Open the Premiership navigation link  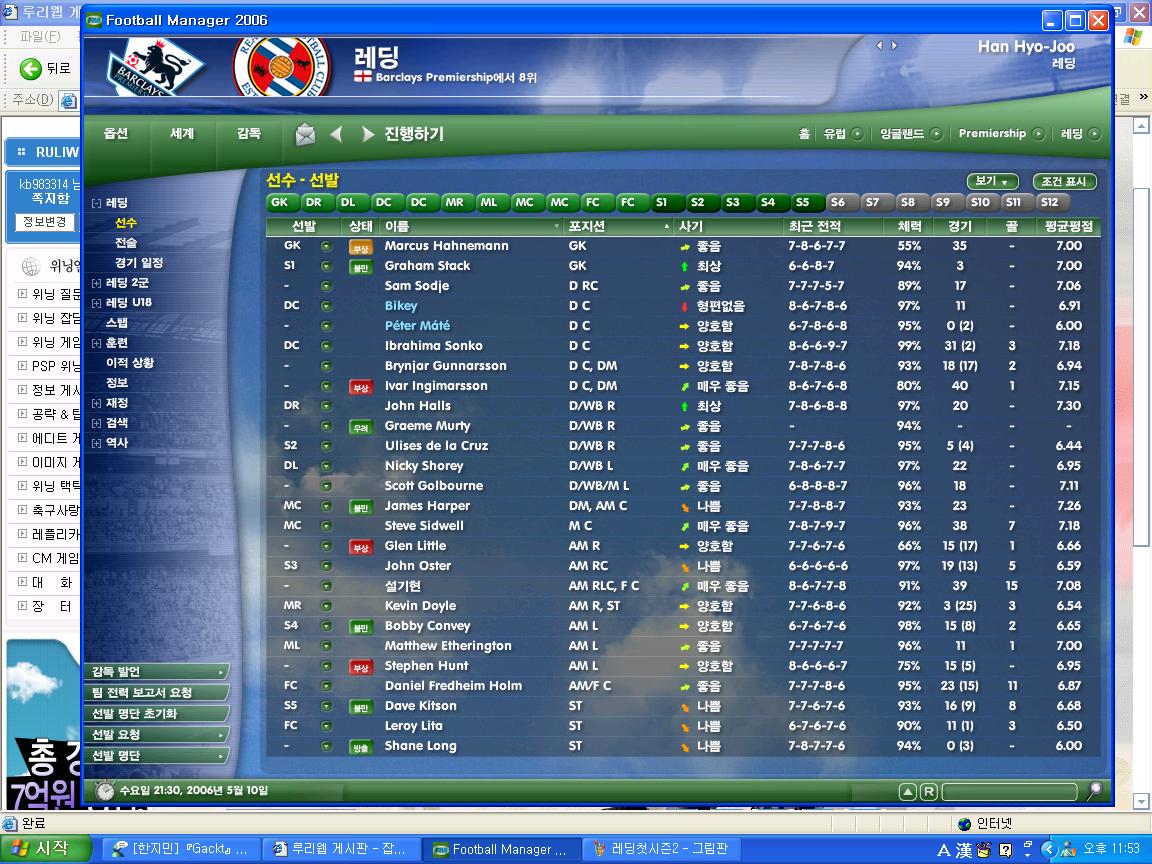(x=992, y=134)
